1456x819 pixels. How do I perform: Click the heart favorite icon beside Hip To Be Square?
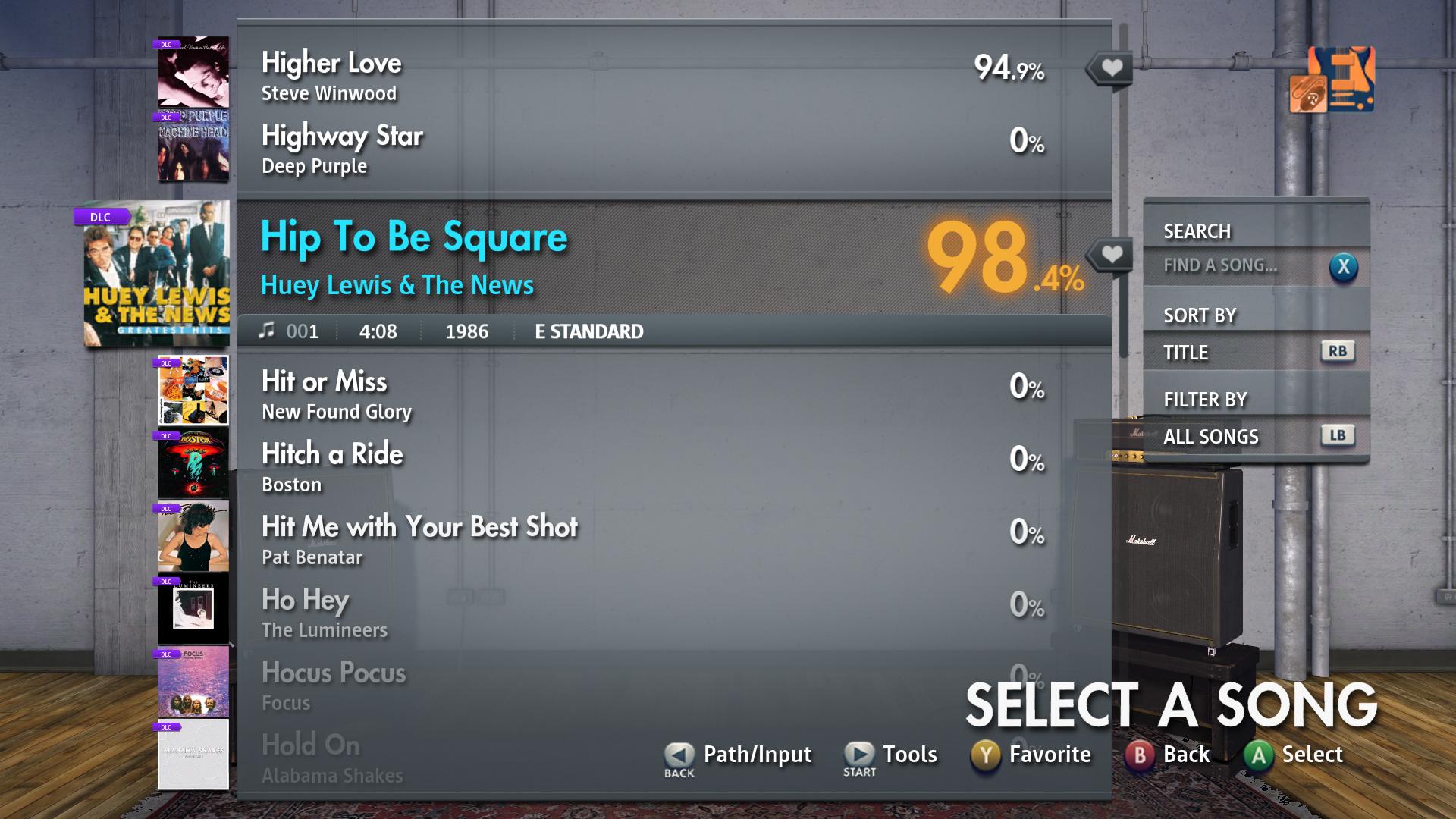pos(1109,255)
